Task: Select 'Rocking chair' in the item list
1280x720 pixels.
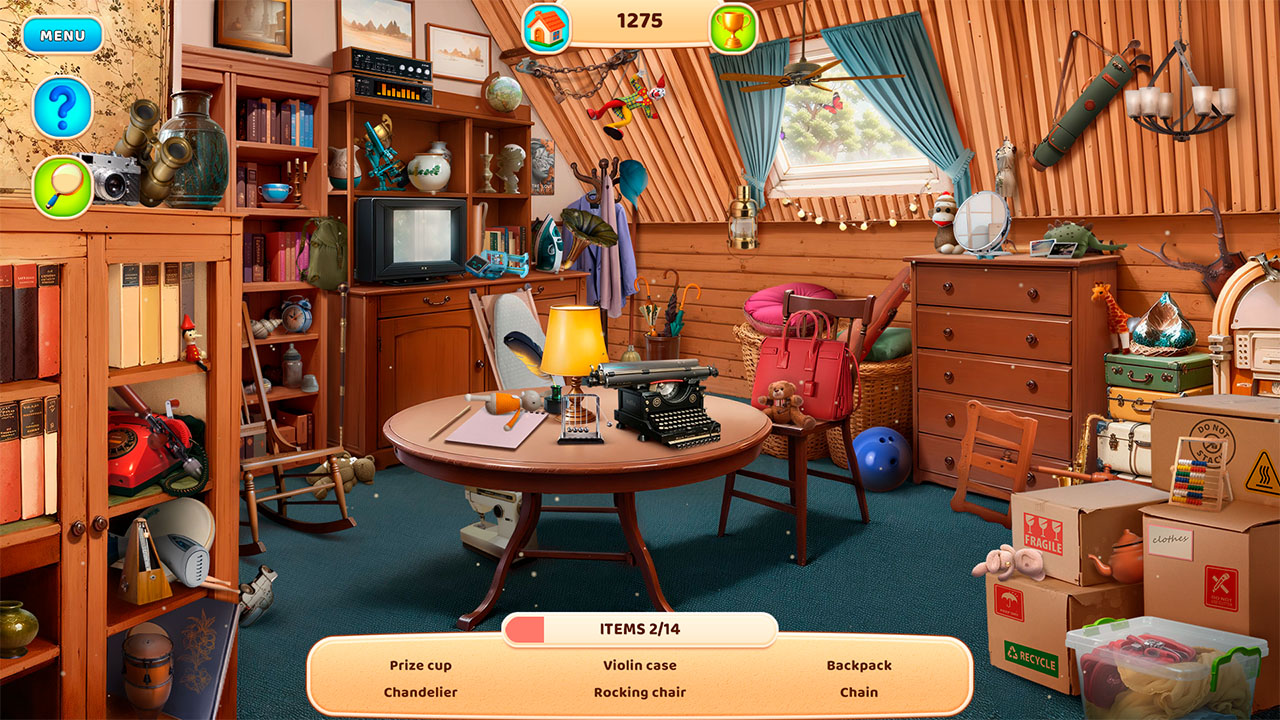Action: pyautogui.click(x=640, y=691)
